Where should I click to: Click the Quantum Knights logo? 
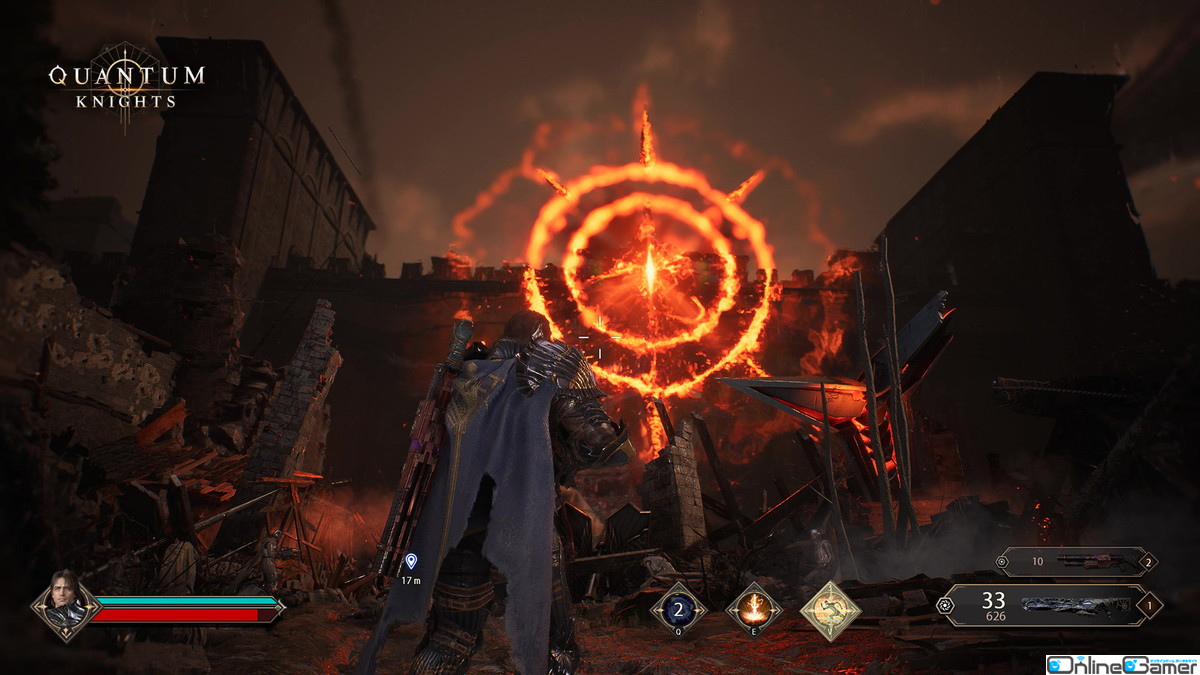[127, 85]
